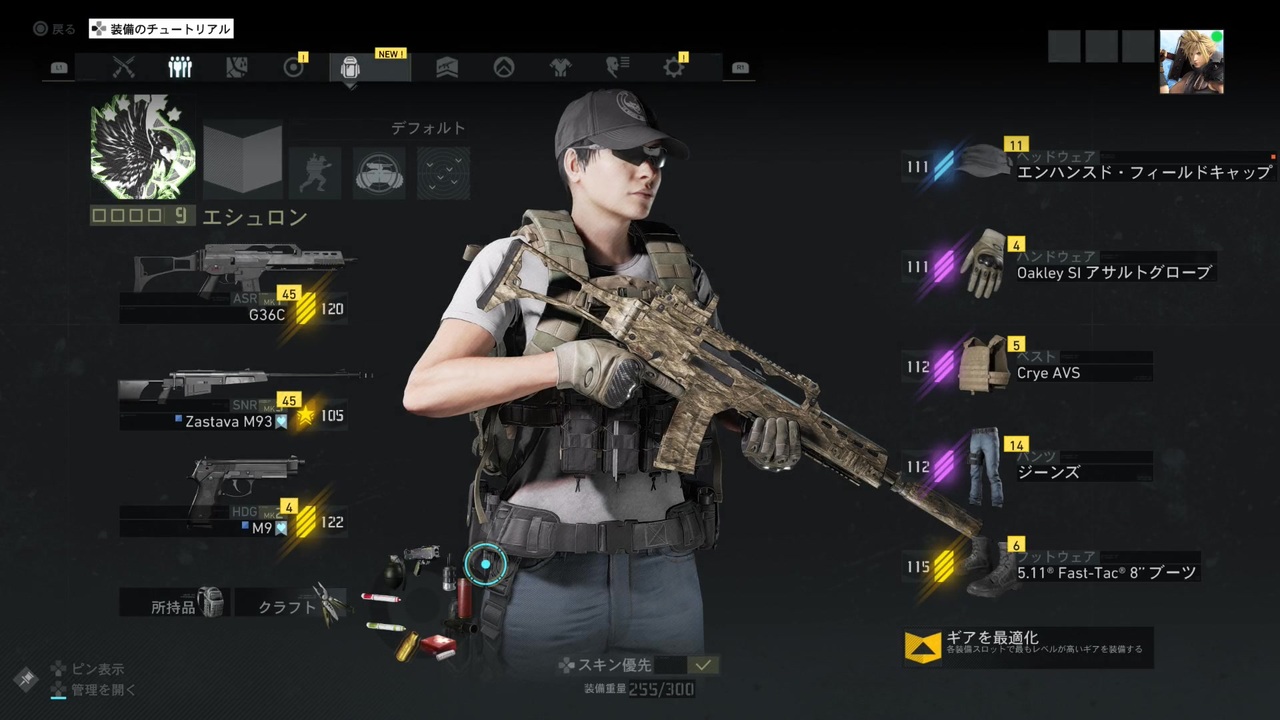Click the objectives icon with yellow notification
This screenshot has height=720, width=1280.
(x=295, y=67)
